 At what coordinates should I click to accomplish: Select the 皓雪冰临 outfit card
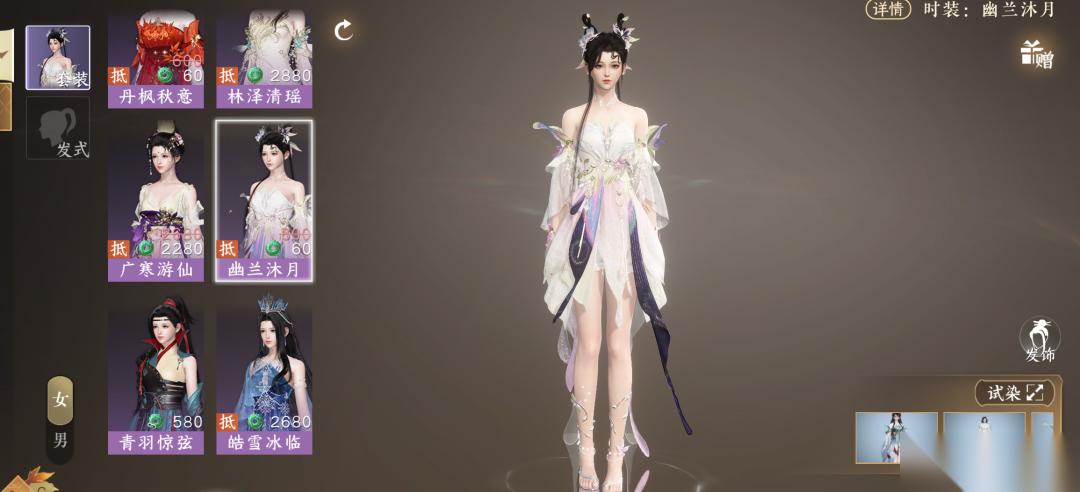pyautogui.click(x=264, y=380)
